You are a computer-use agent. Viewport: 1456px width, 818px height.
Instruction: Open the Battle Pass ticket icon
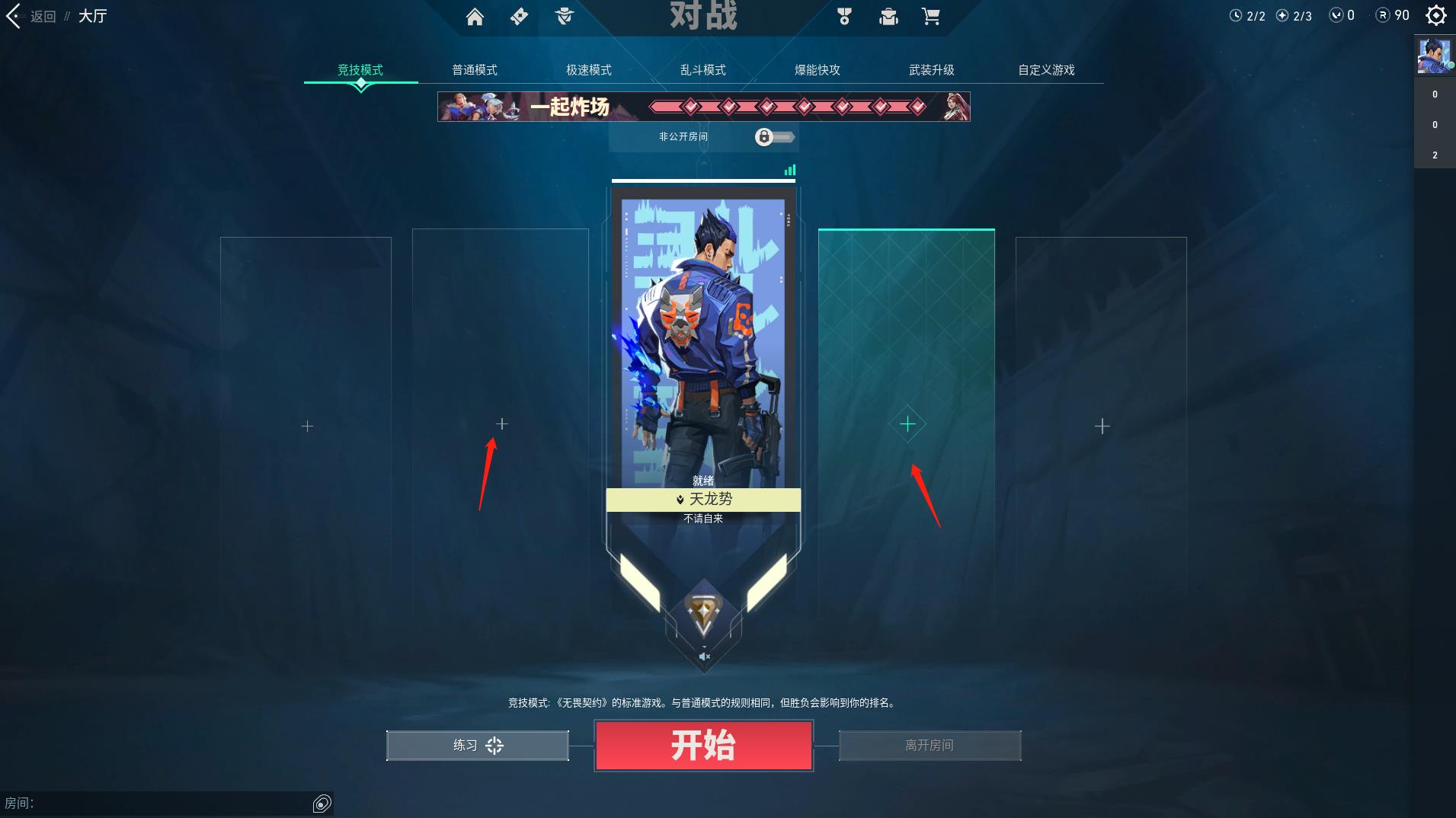[520, 16]
